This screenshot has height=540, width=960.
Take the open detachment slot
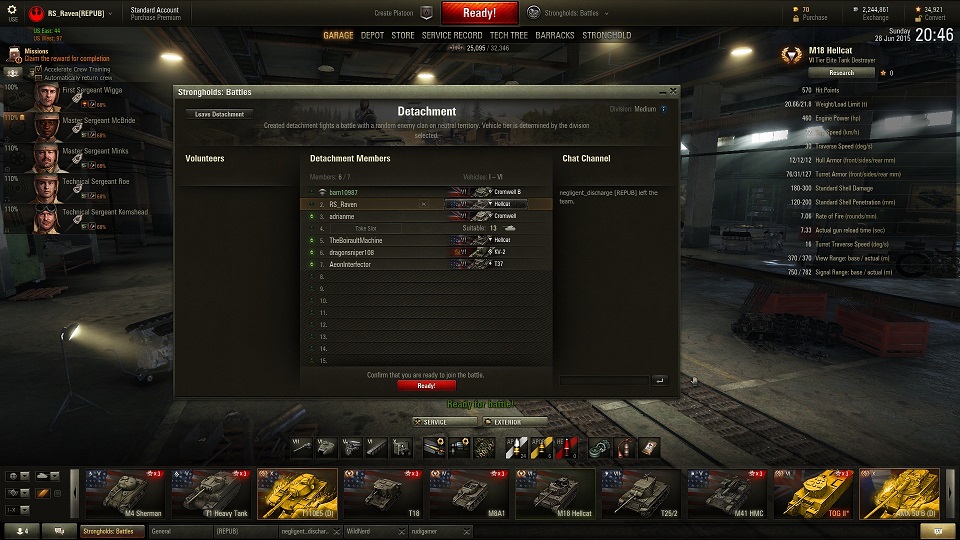(x=366, y=228)
